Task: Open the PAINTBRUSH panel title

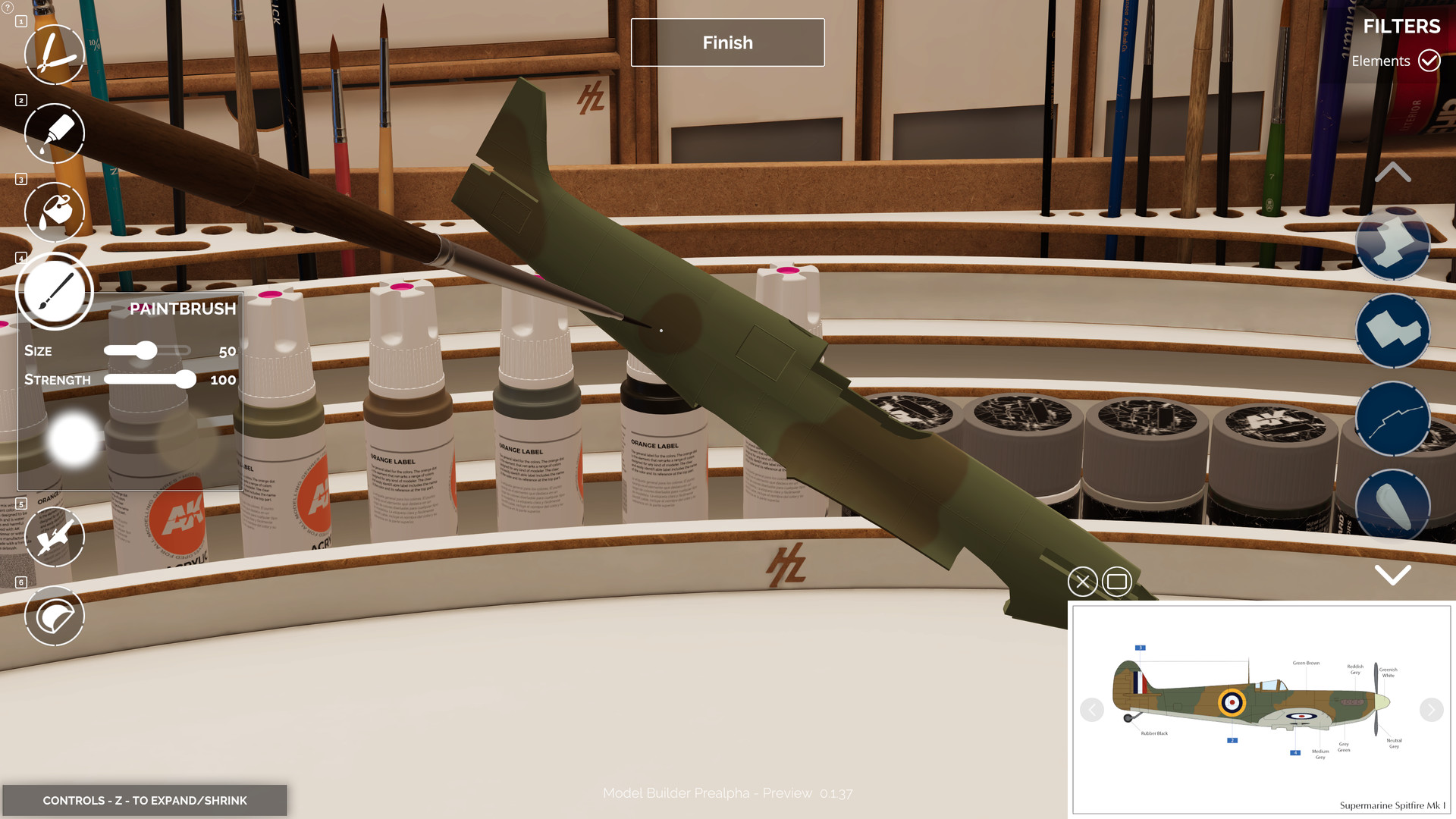Action: [182, 309]
